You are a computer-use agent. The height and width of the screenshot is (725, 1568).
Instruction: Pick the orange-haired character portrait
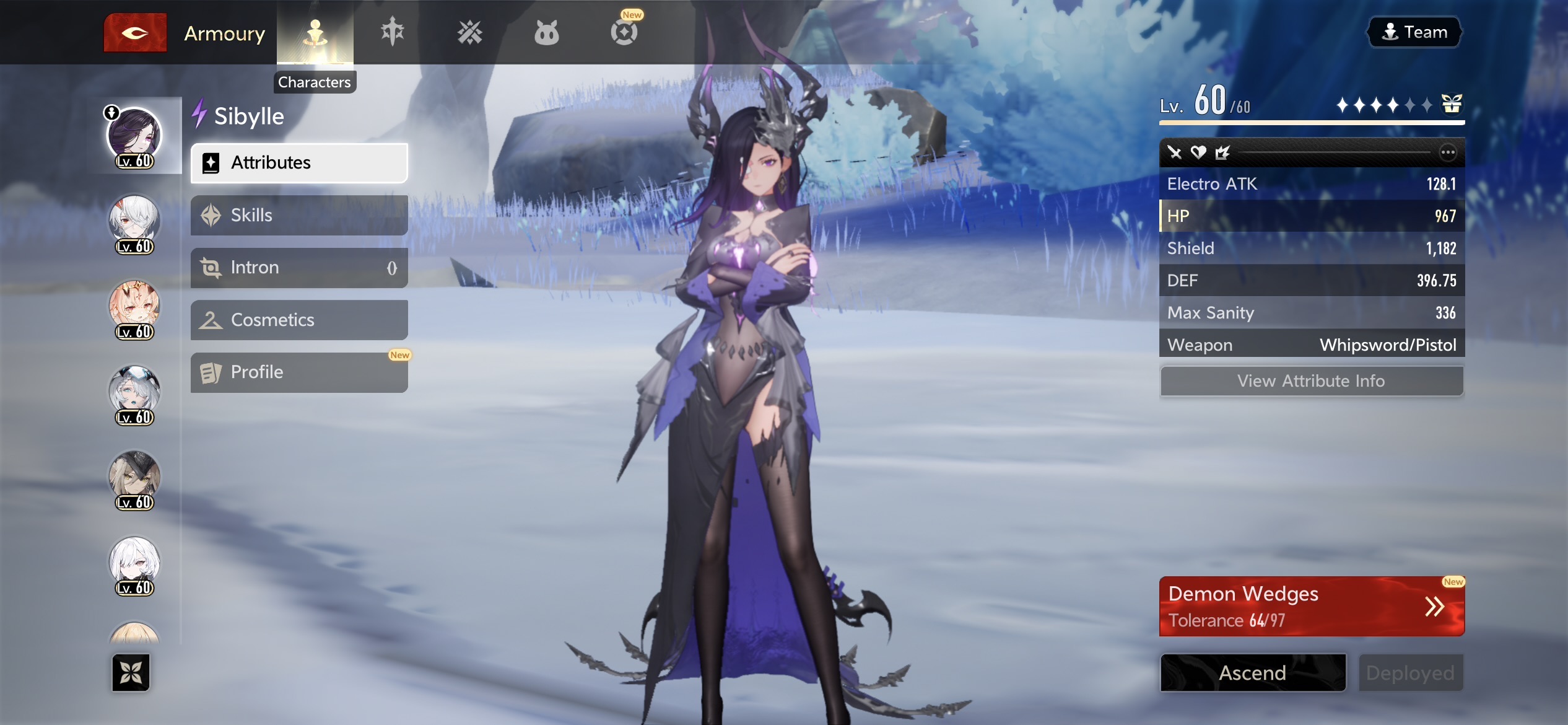tap(134, 308)
